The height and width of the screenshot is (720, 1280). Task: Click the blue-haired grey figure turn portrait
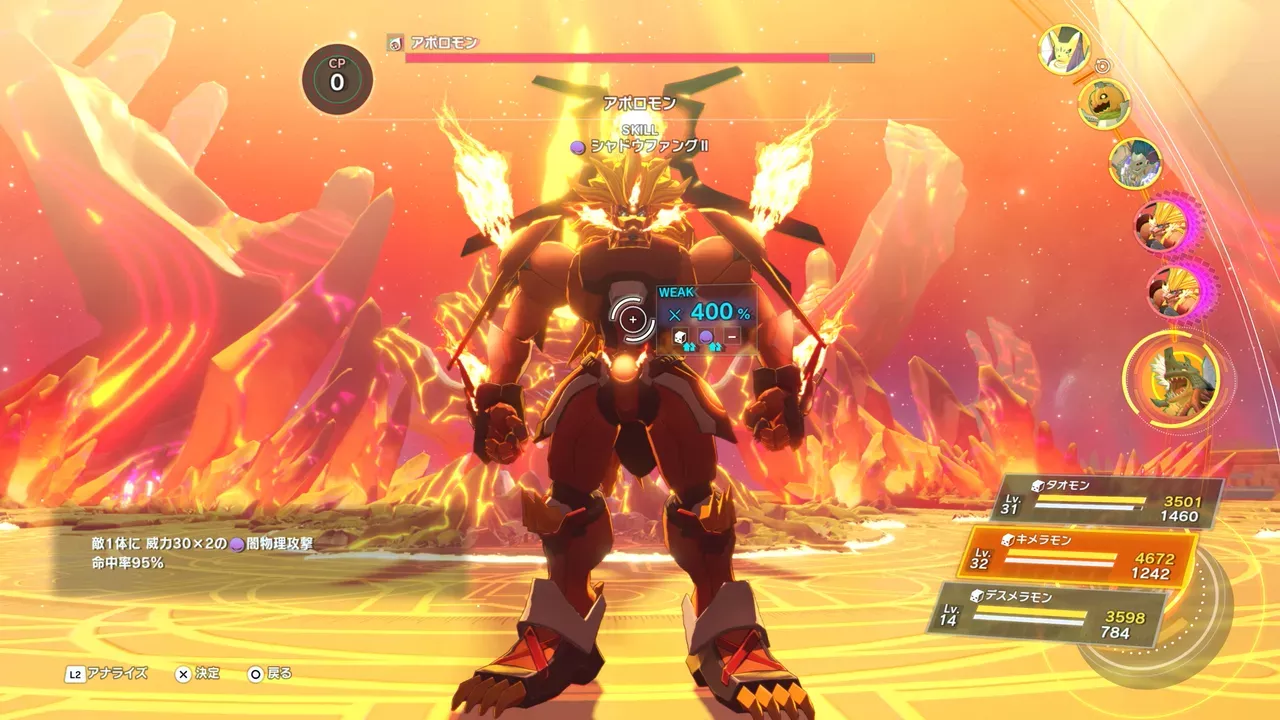1135,162
